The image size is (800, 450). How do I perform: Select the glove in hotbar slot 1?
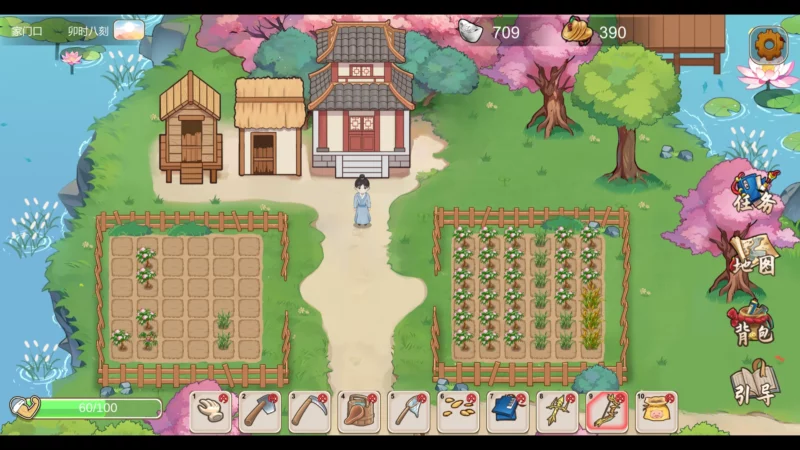(210, 411)
